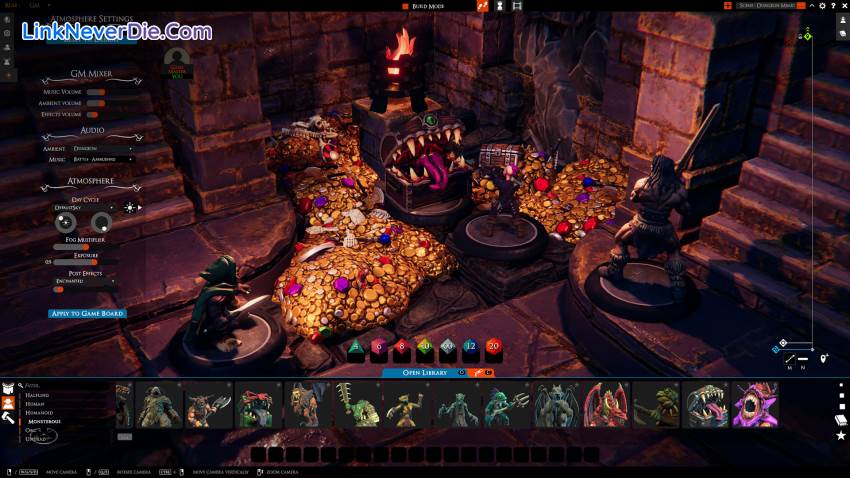Open the Music track dropdown
The width and height of the screenshot is (850, 478).
click(103, 159)
